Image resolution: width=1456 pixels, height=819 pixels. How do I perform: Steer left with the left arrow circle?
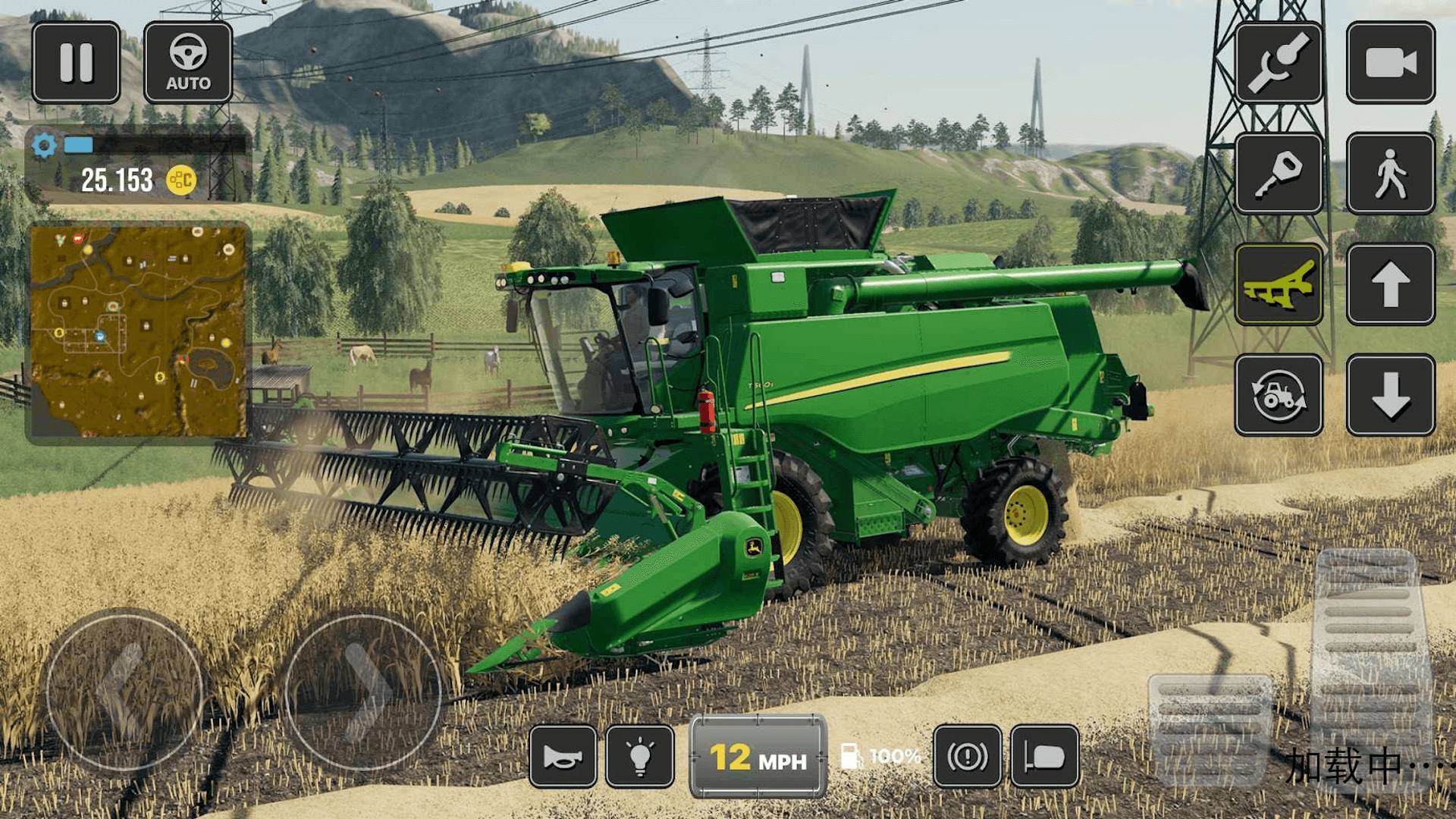pyautogui.click(x=124, y=692)
